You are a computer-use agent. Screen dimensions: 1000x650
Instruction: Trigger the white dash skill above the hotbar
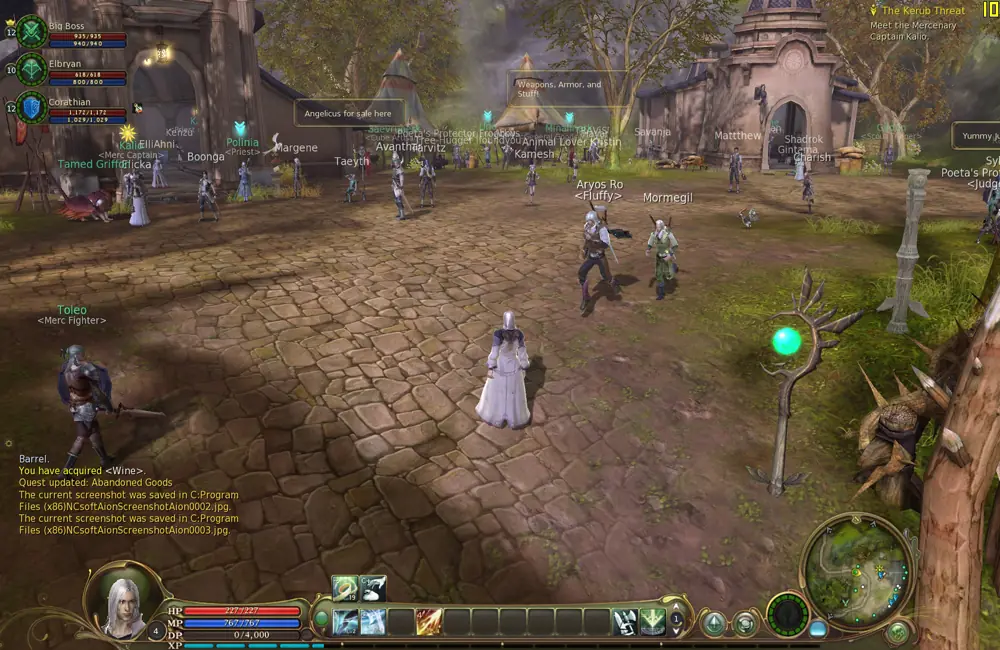click(373, 589)
